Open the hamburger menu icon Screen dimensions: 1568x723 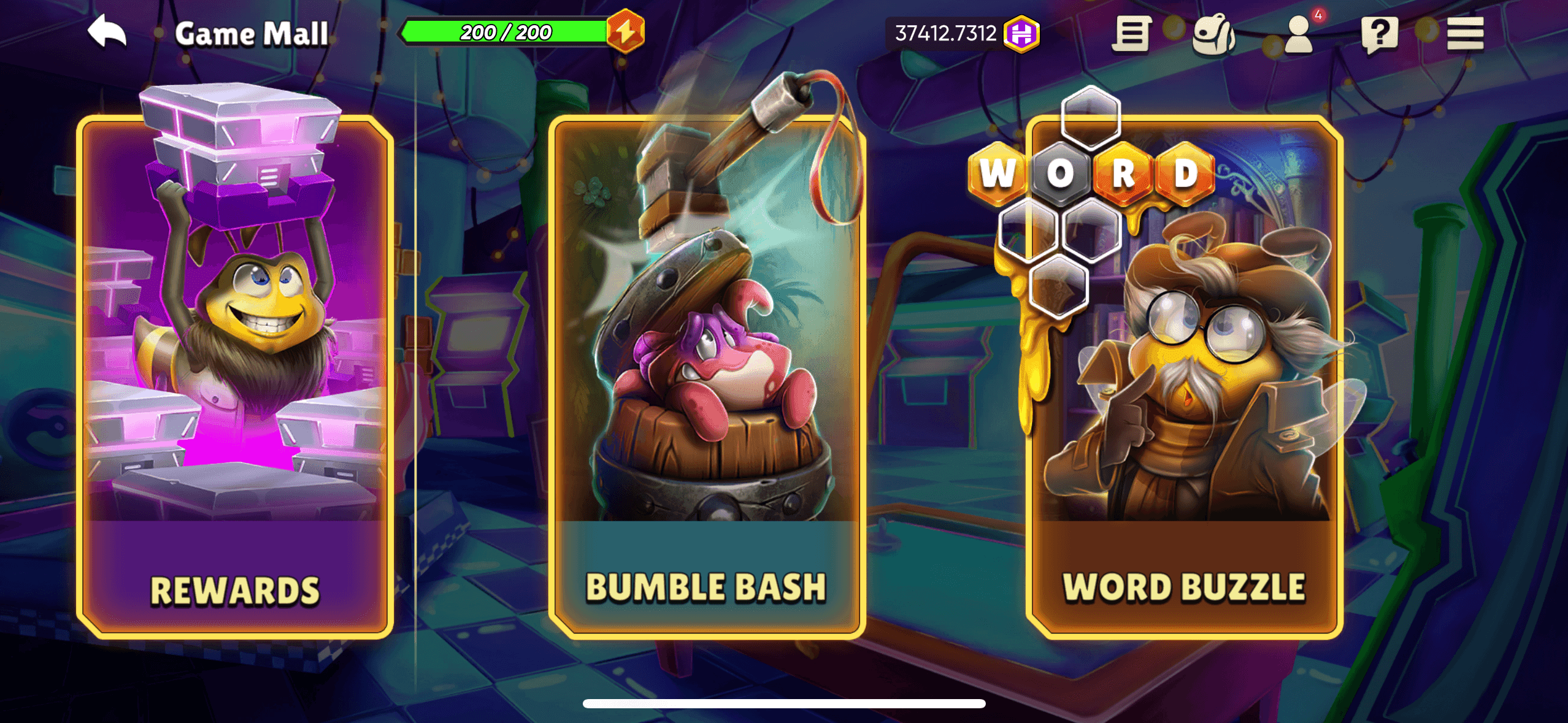(x=1465, y=35)
